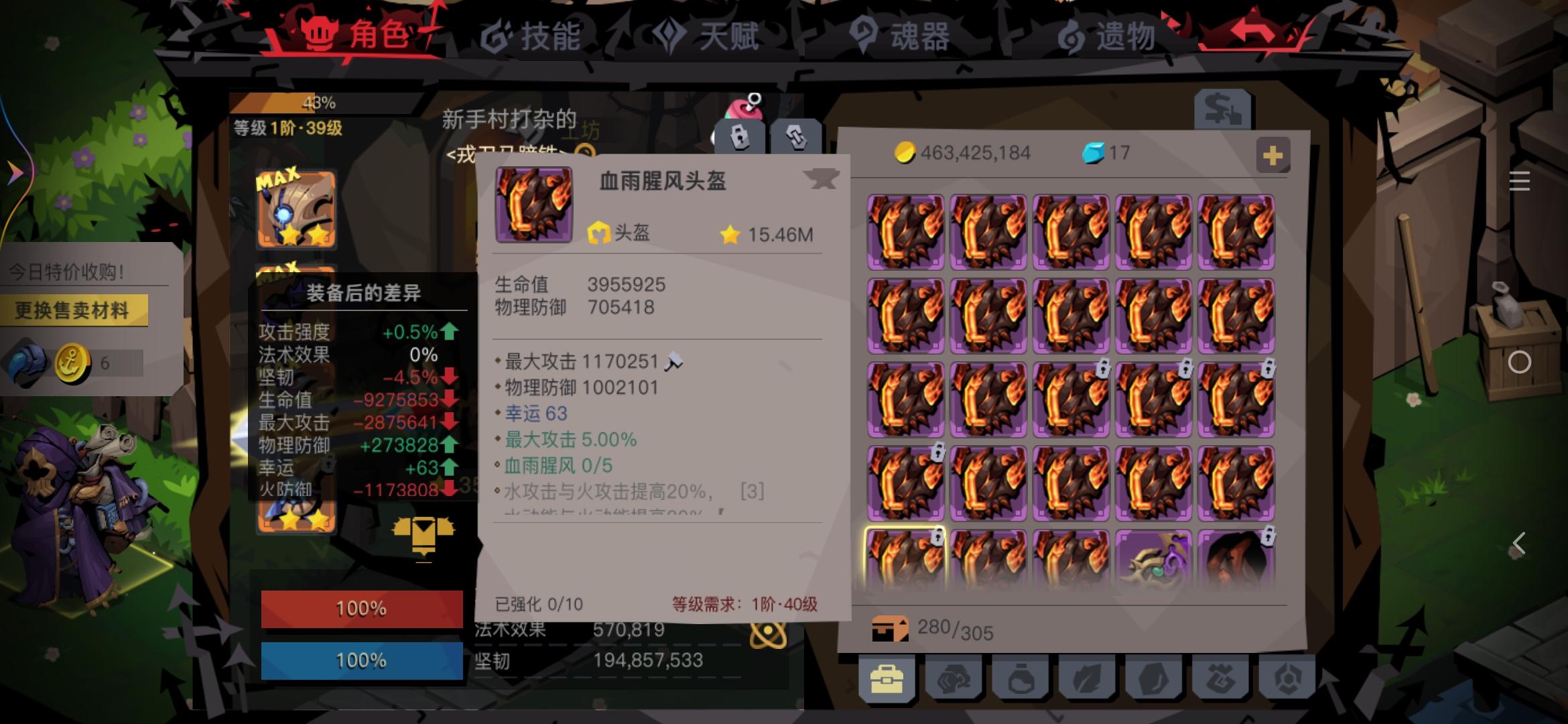Expand the 血雨腥风 0/5 set bonus details
The width and height of the screenshot is (1568, 724).
(560, 465)
